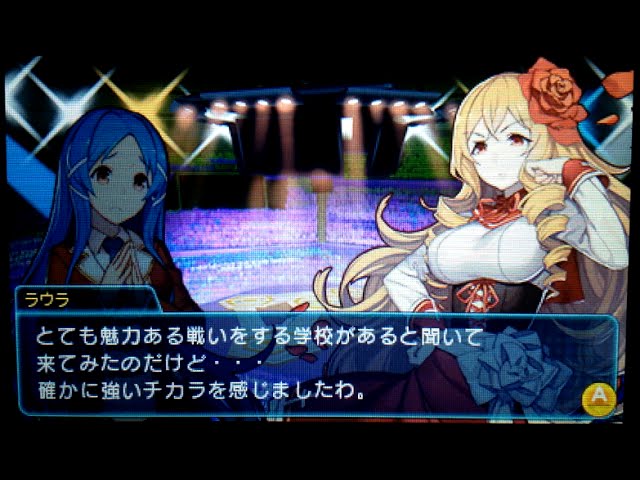
Task: Advance Laura's dialogue text box
Action: click(x=598, y=398)
